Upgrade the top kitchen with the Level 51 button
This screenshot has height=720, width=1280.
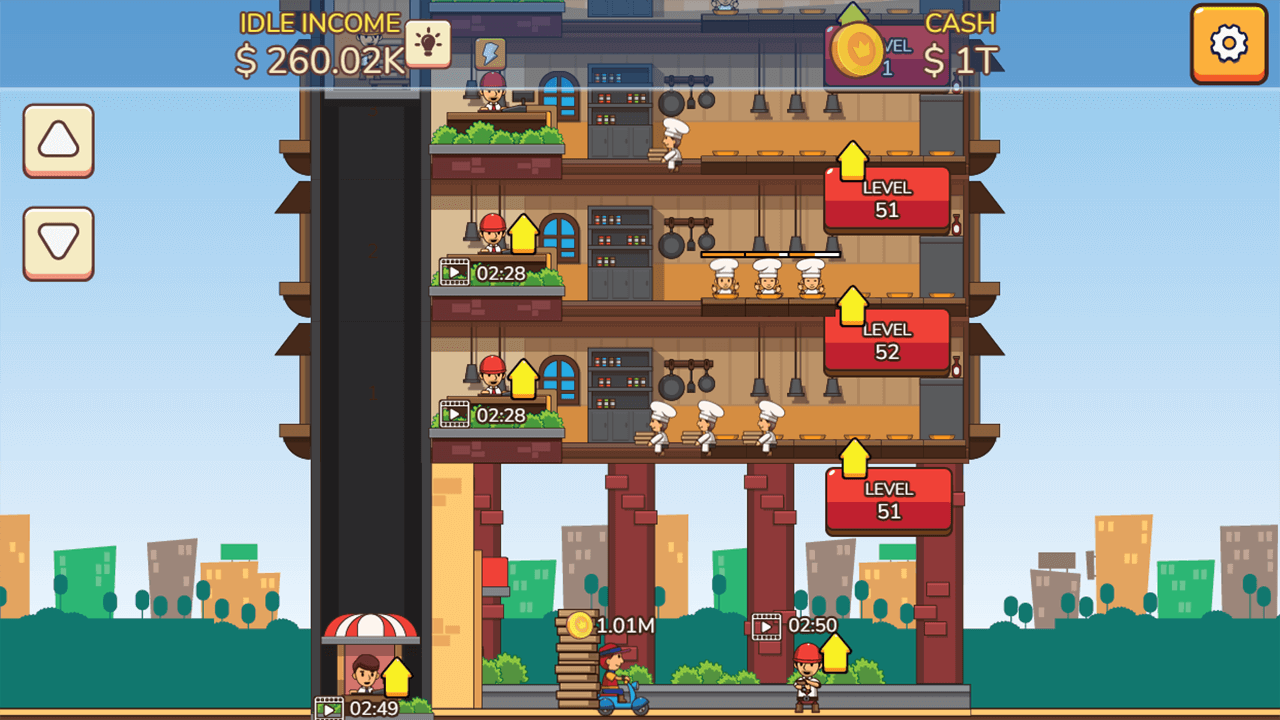tap(886, 196)
